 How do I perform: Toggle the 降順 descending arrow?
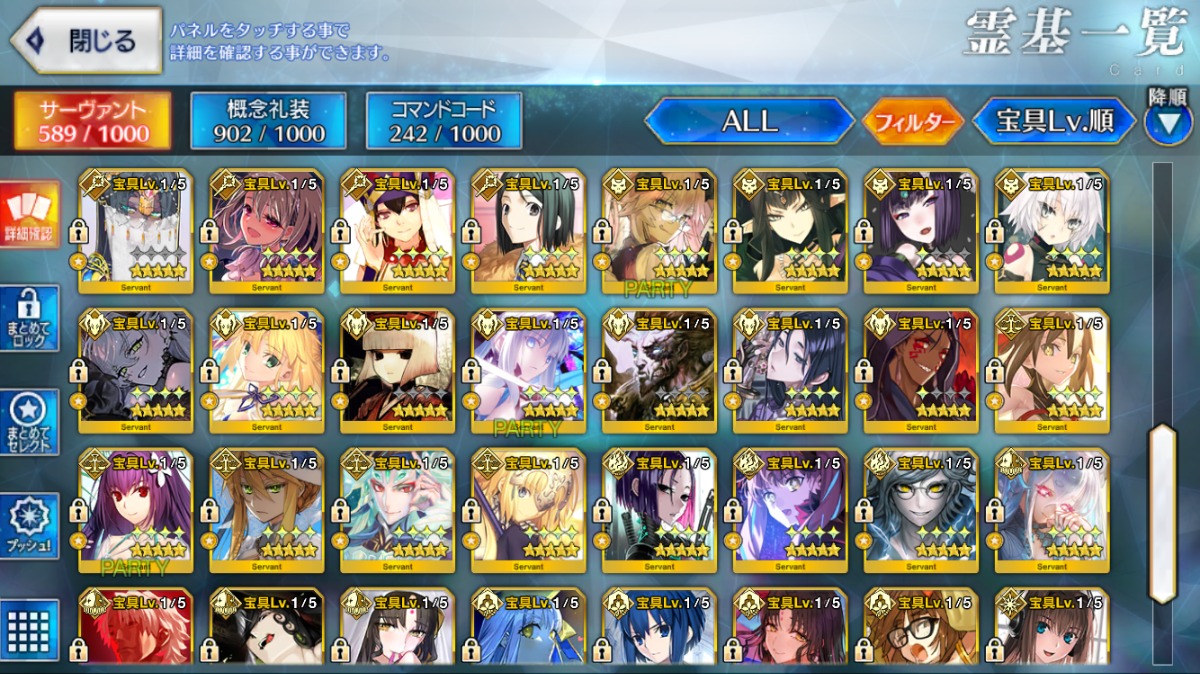[1167, 119]
